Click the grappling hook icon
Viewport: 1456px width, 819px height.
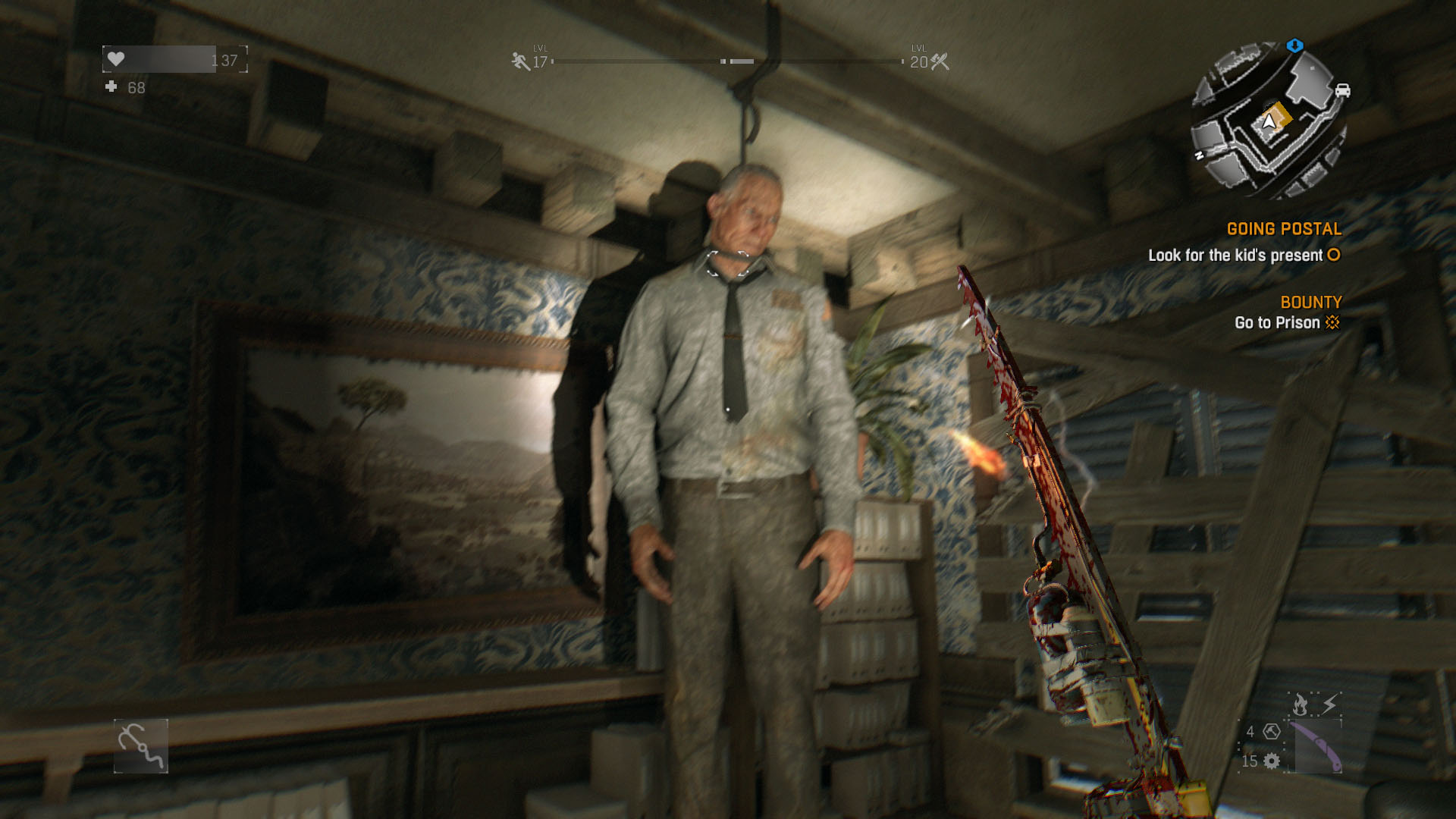click(x=141, y=746)
